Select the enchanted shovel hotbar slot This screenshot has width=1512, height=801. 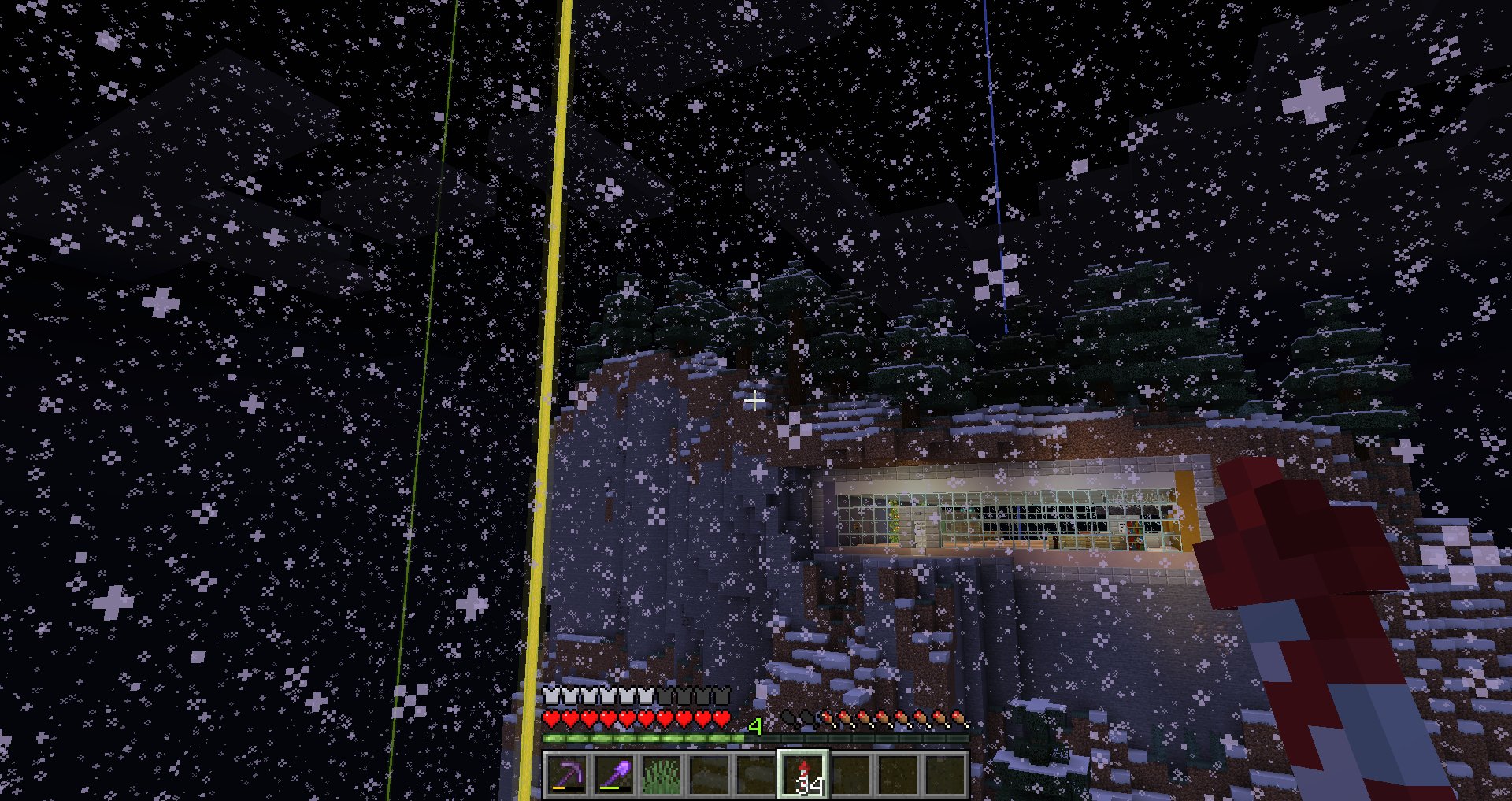[614, 774]
